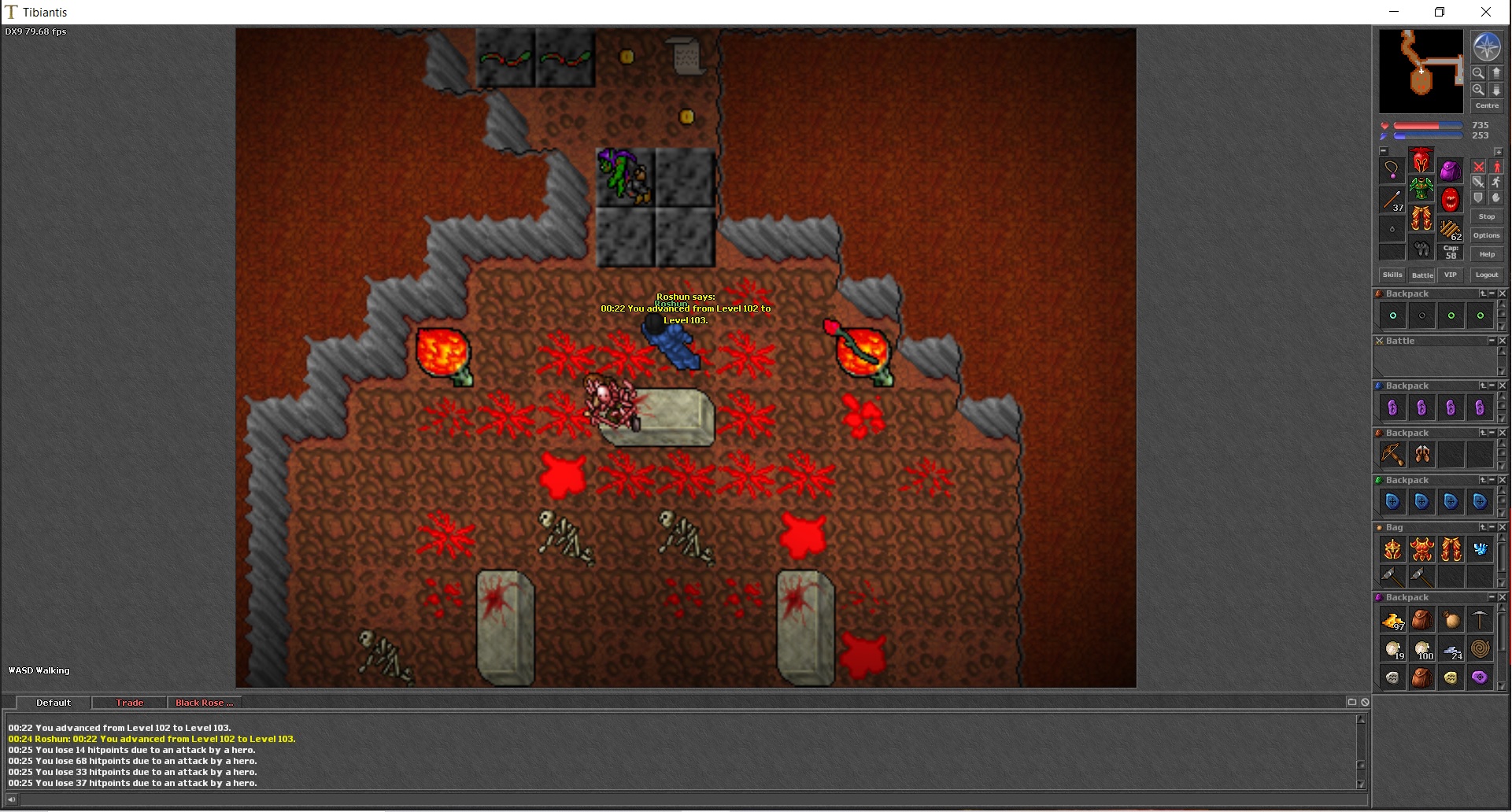Select the gold coins stack of 97

point(1392,622)
